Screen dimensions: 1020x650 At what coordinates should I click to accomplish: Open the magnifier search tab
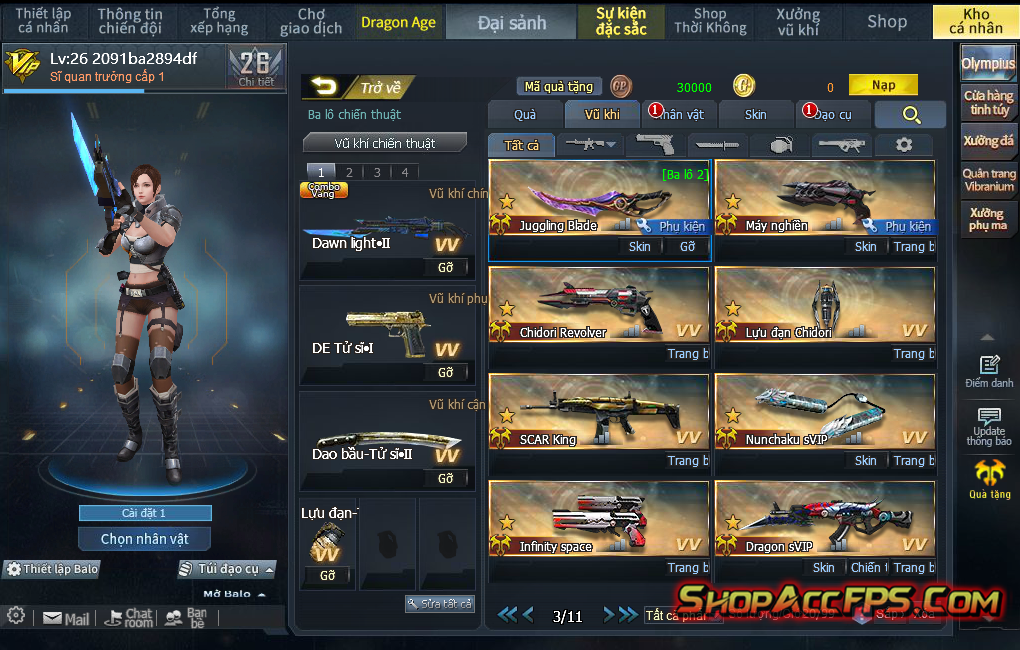[x=910, y=115]
